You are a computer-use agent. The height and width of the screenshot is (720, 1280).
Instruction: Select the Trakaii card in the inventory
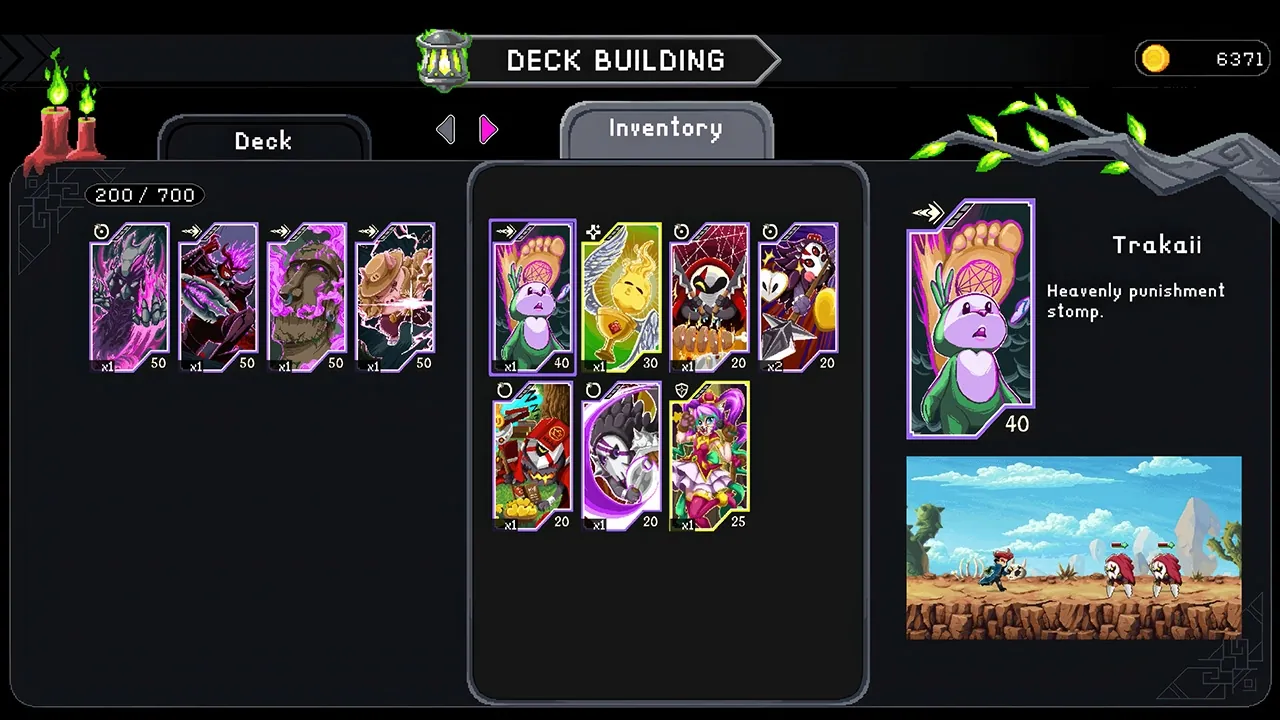pos(531,297)
